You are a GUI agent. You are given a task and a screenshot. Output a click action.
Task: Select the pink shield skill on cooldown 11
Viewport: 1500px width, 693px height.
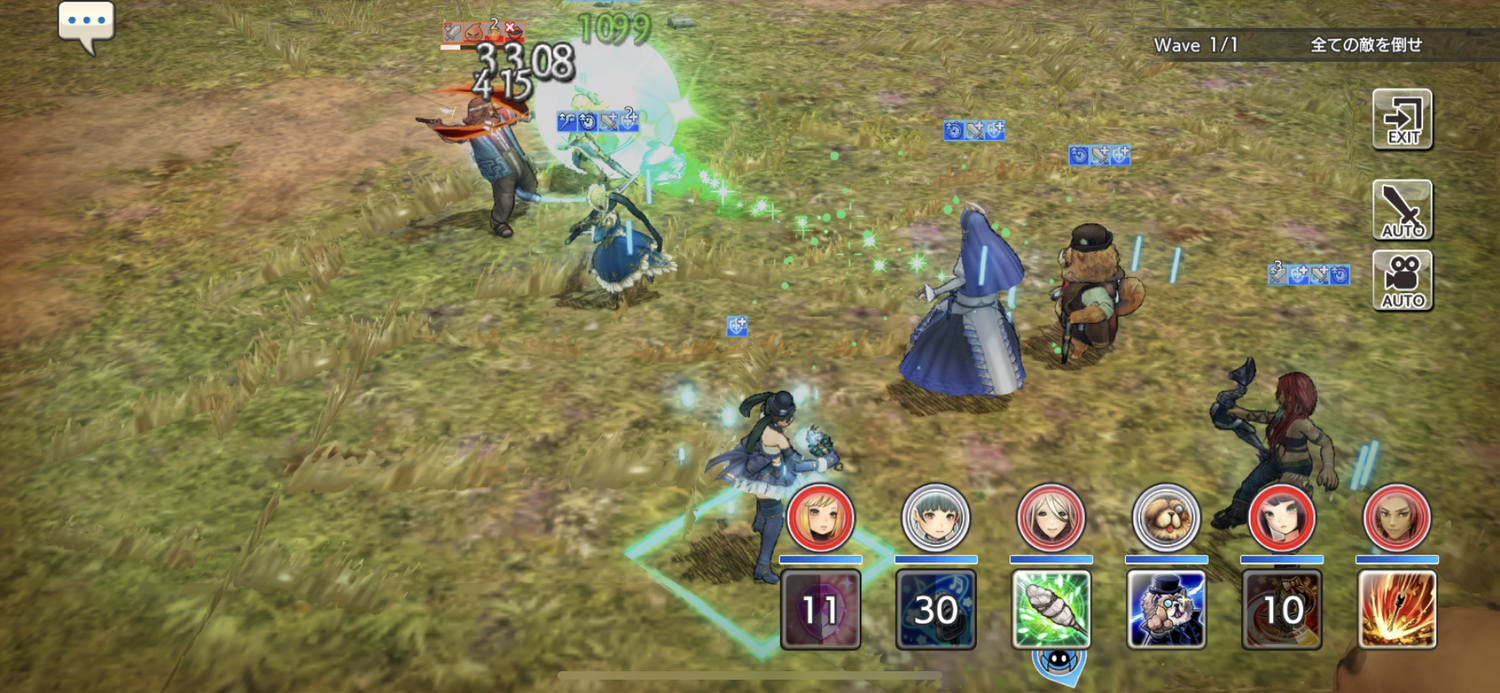click(x=820, y=609)
